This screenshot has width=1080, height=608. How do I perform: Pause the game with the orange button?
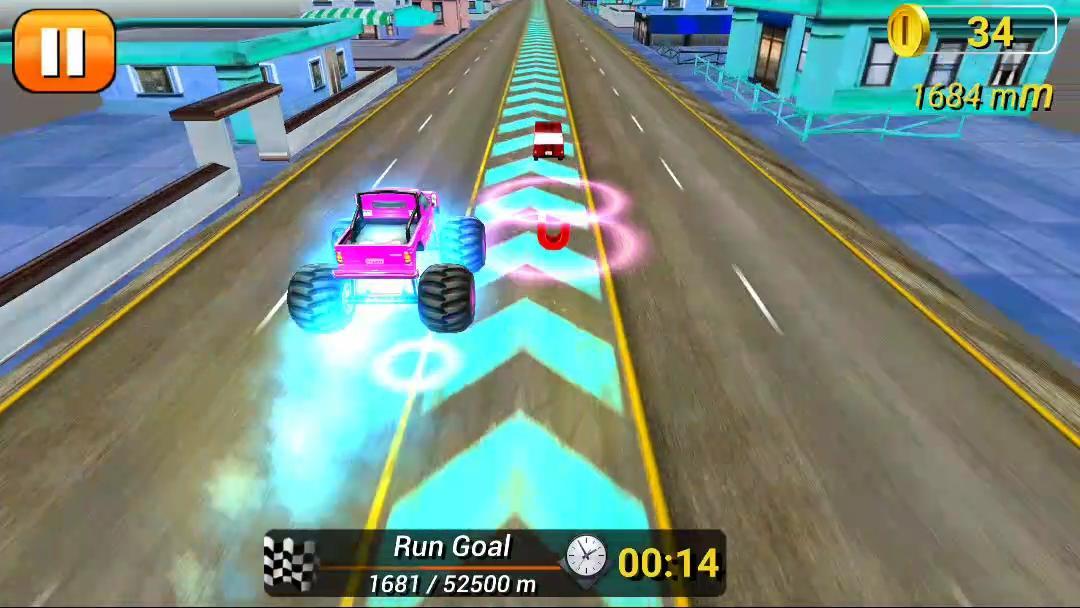[63, 50]
